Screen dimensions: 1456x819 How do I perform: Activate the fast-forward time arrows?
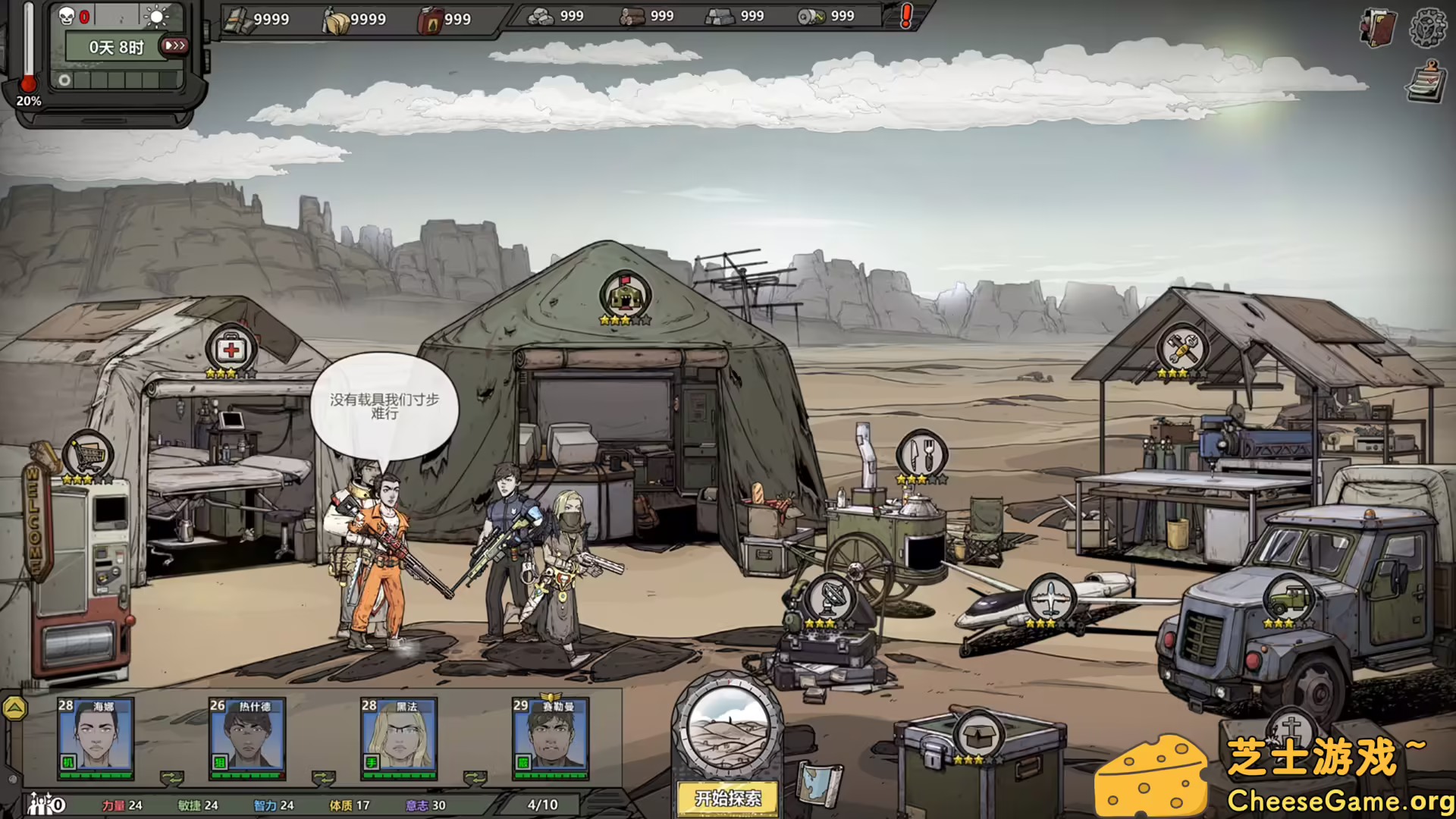(174, 46)
